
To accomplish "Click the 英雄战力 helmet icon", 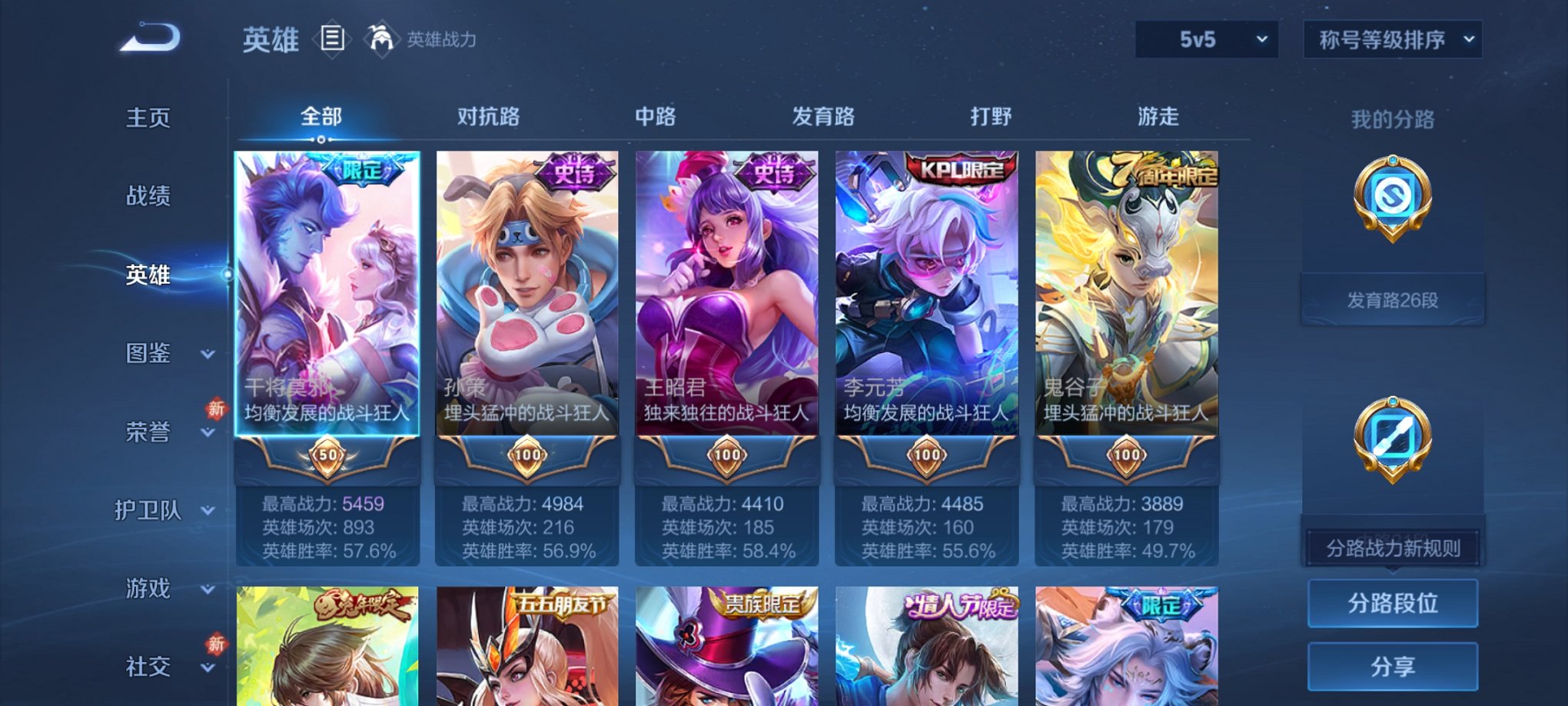I will point(382,38).
